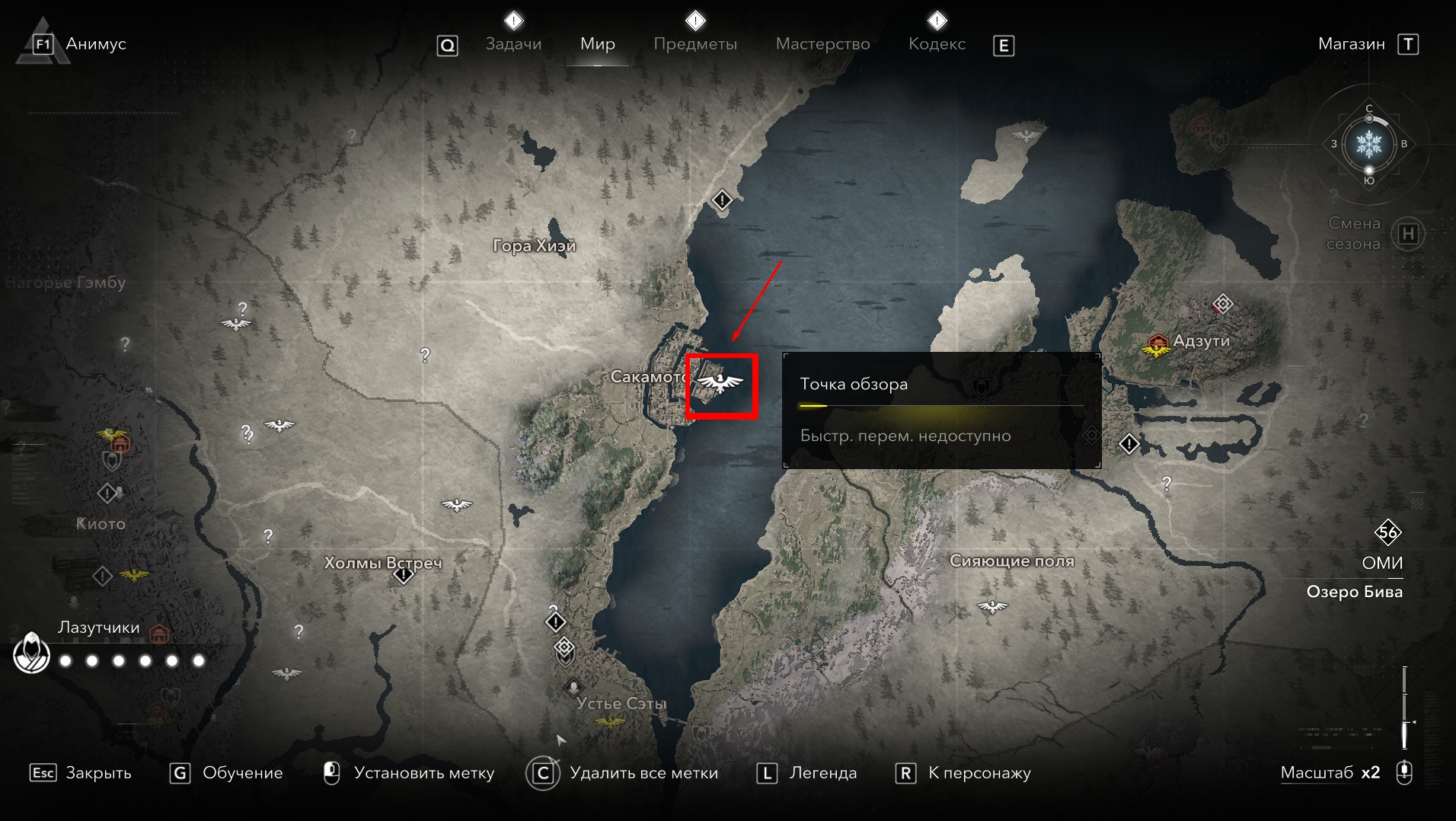This screenshot has width=1456, height=821.
Task: Click the viewpoint marker in Сияющие поля
Action: [x=992, y=607]
